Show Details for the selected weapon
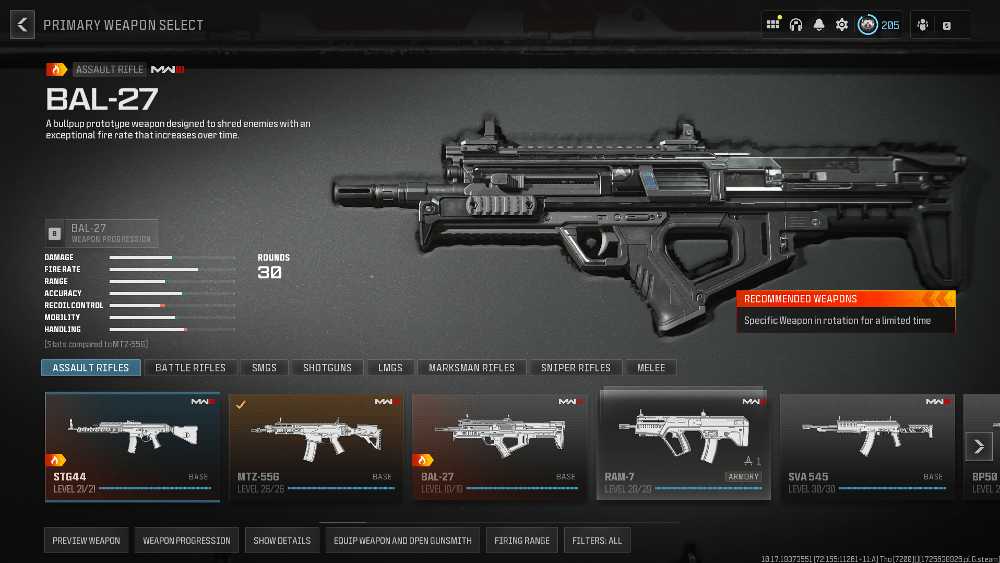 [282, 541]
